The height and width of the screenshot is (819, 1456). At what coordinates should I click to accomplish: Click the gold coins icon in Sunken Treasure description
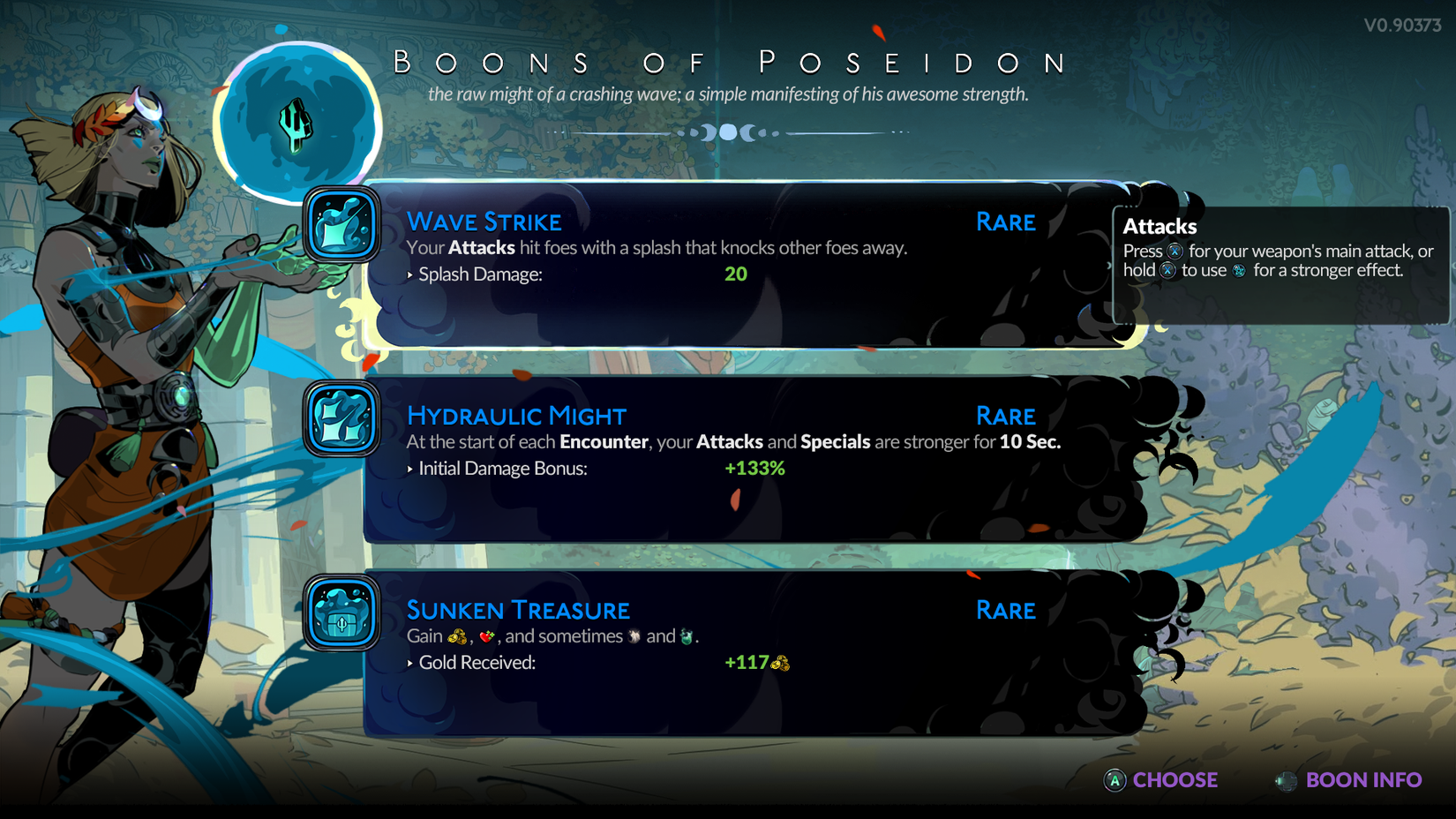point(458,637)
